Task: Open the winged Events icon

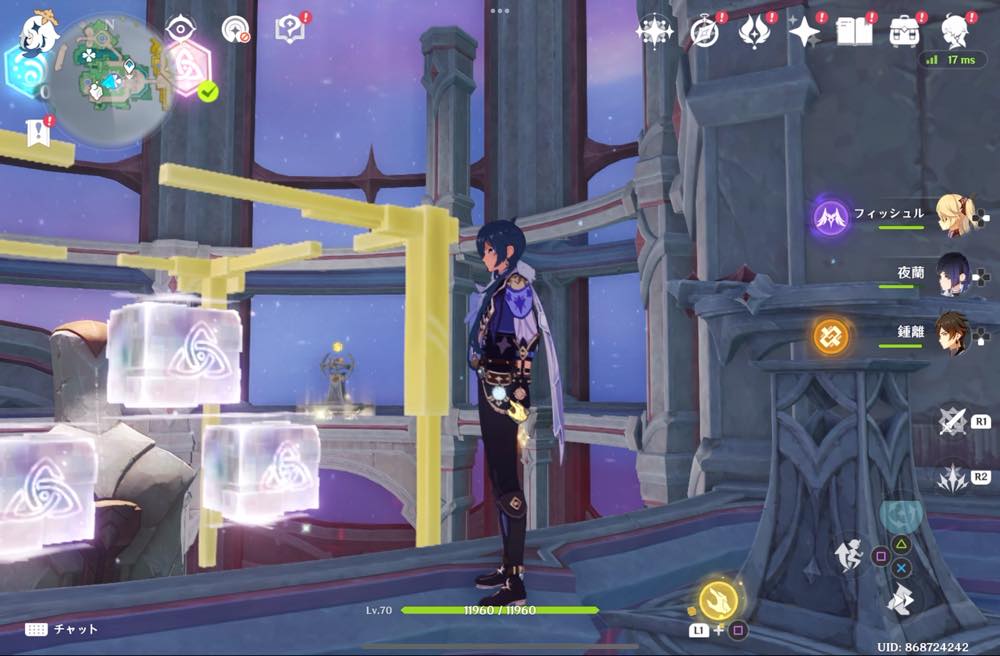Action: pyautogui.click(x=753, y=32)
